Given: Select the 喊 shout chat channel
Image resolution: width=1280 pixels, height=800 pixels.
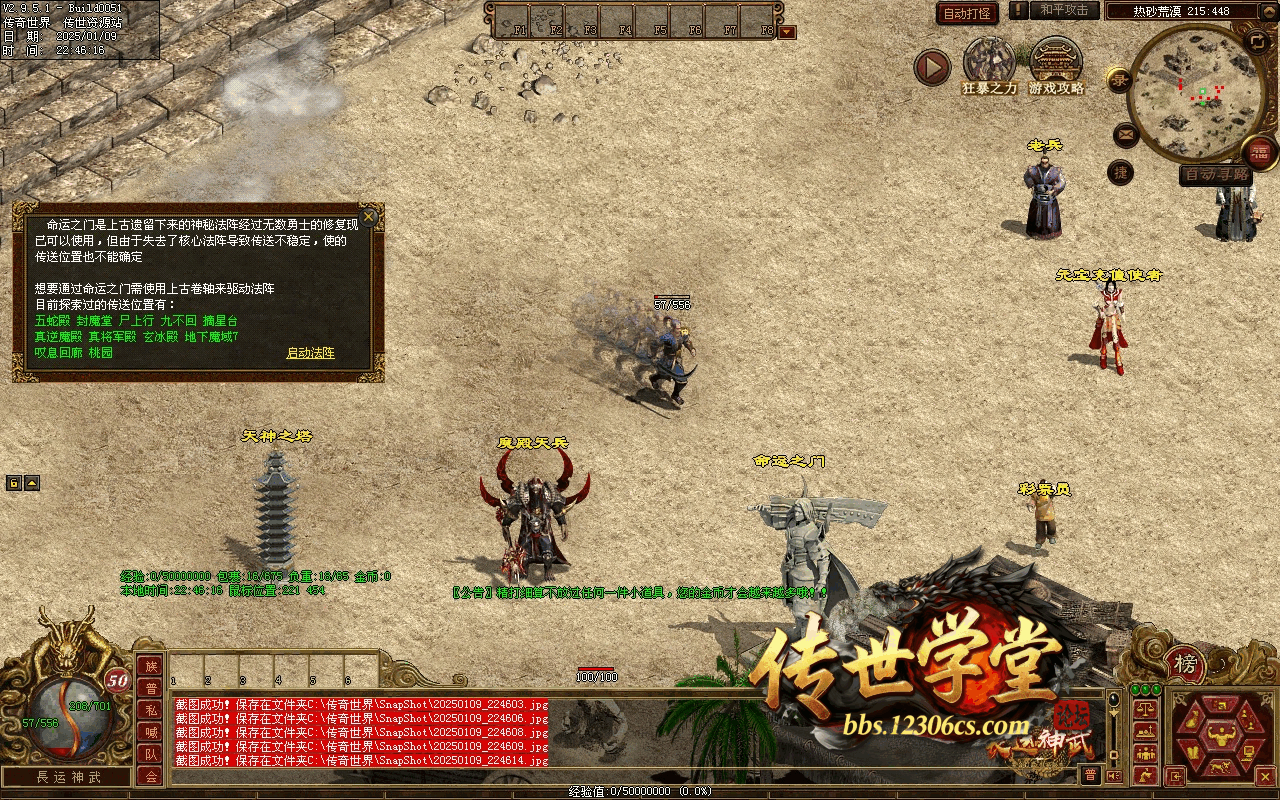Looking at the screenshot, I should tap(150, 733).
